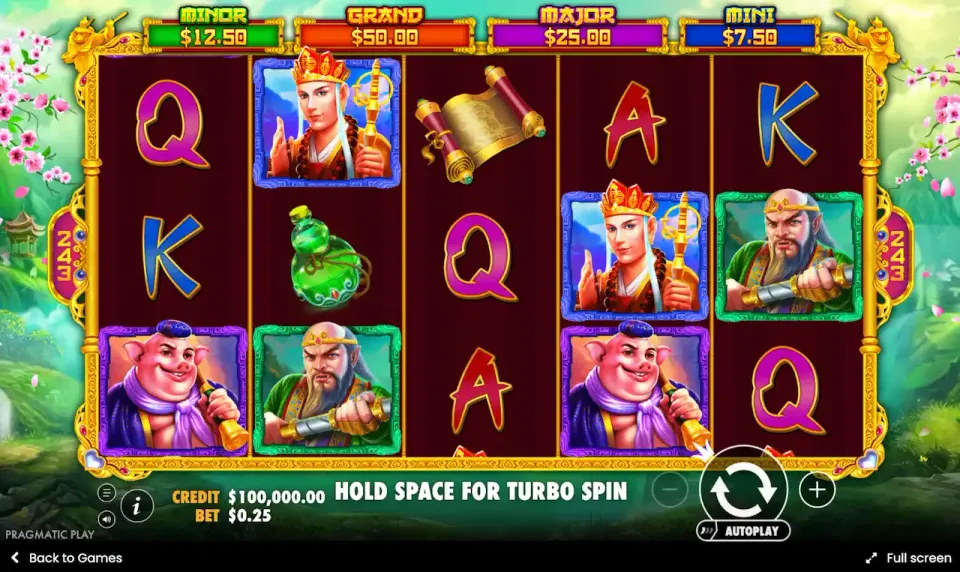
Task: Open the hamburger settings menu
Action: (106, 493)
